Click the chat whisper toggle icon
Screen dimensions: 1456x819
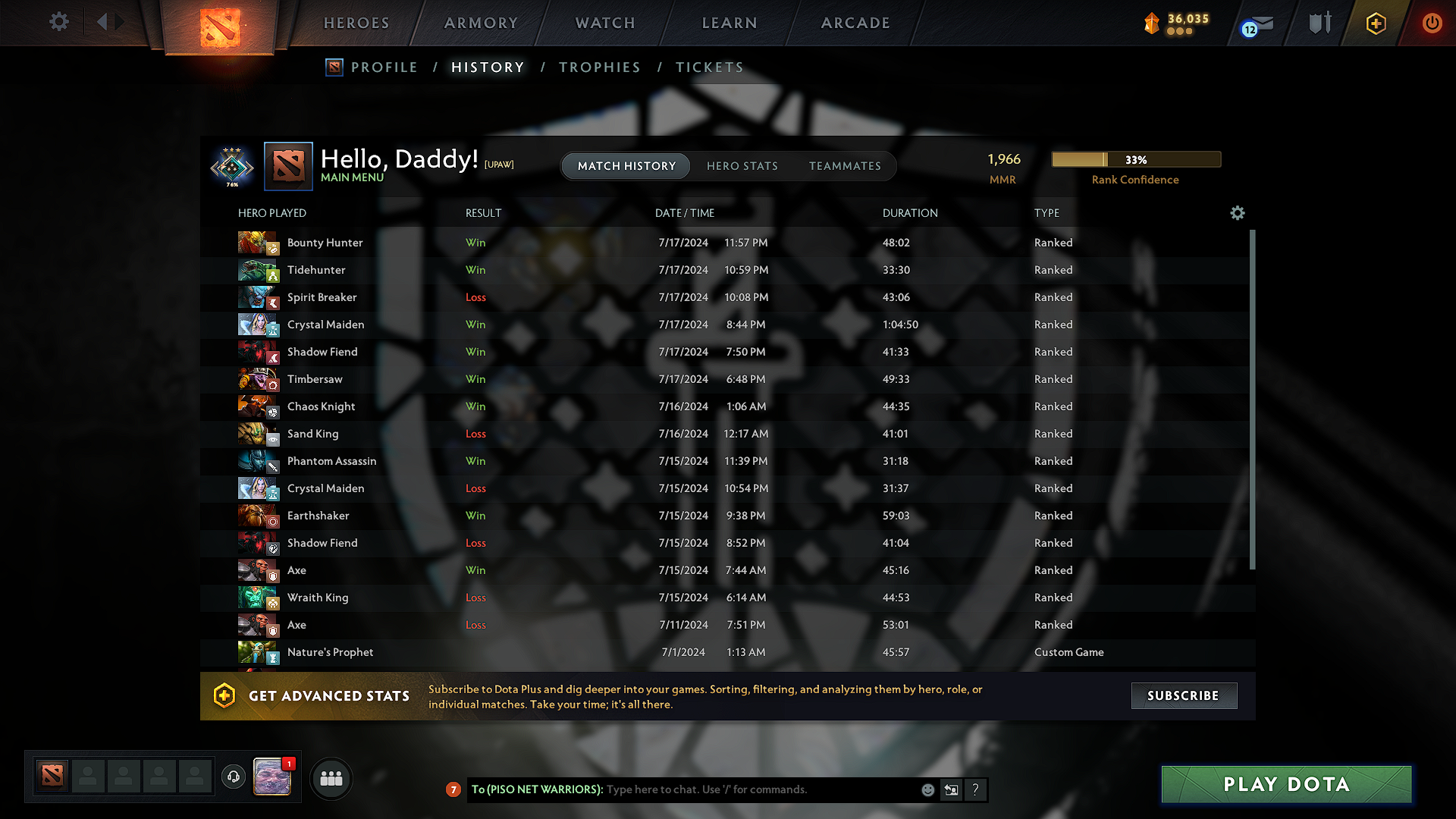click(951, 789)
